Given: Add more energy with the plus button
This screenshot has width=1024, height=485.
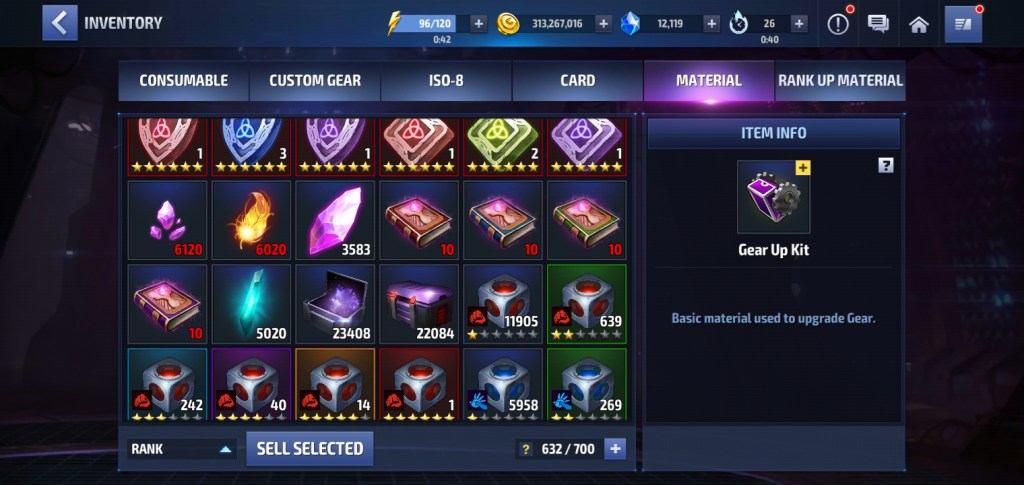Looking at the screenshot, I should coord(478,24).
